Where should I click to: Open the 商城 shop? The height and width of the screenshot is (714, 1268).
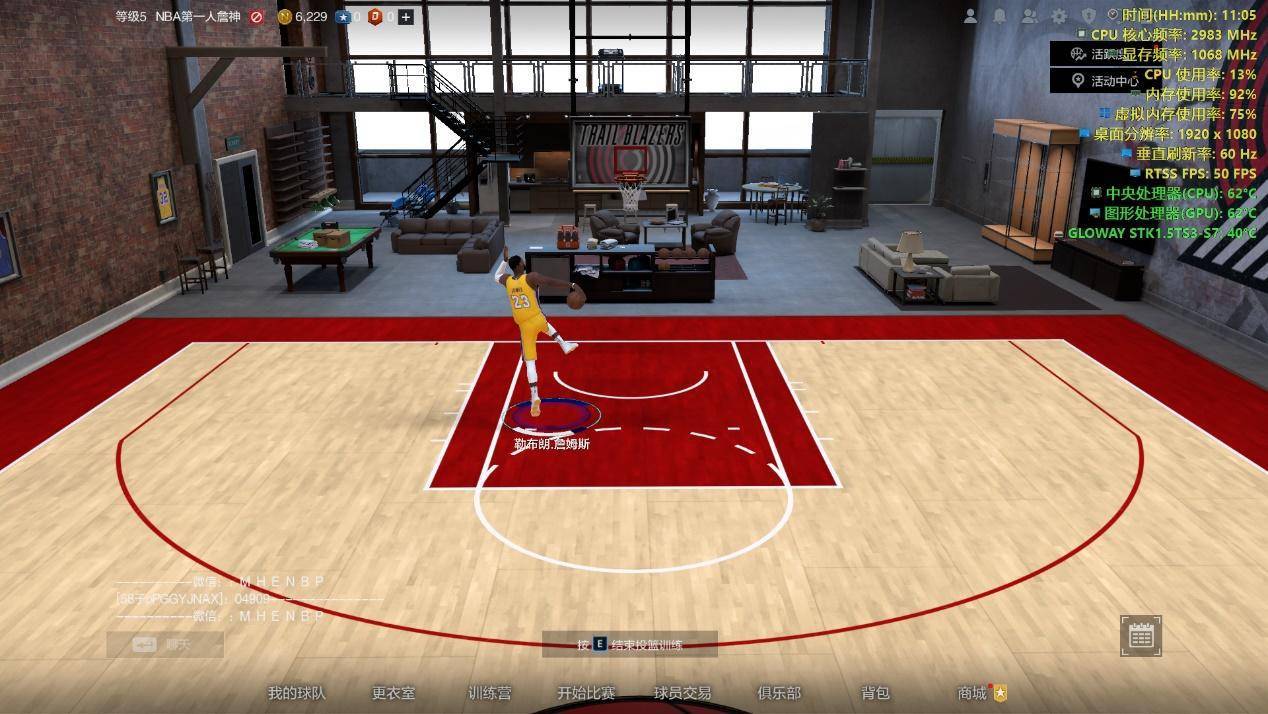pyautogui.click(x=972, y=693)
